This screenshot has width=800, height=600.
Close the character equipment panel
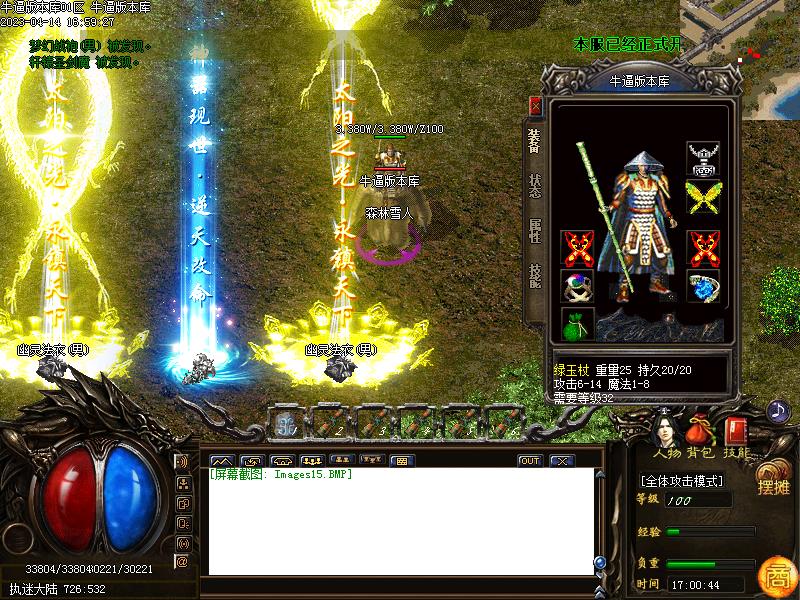535,106
